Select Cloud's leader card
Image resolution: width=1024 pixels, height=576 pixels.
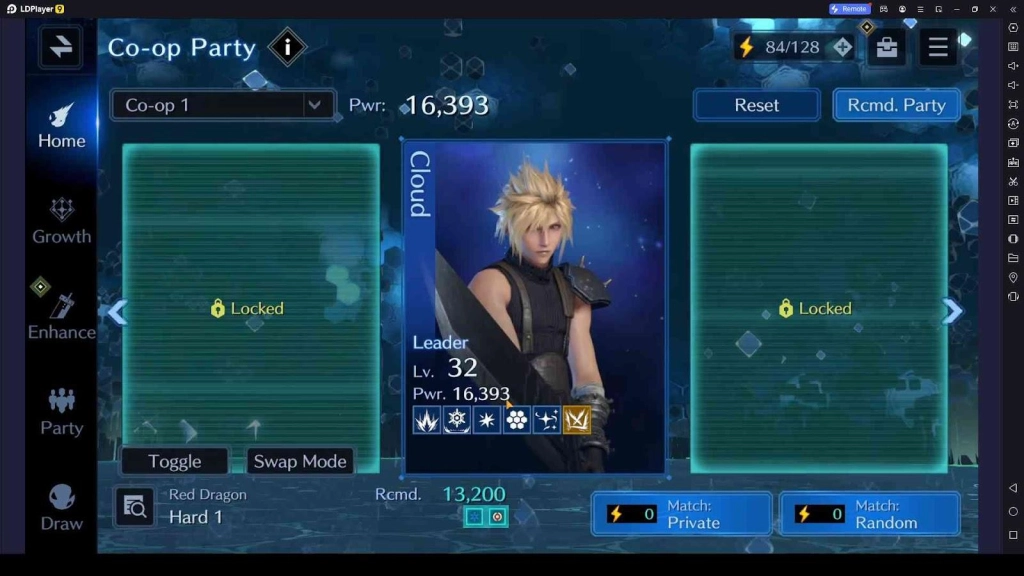click(535, 306)
